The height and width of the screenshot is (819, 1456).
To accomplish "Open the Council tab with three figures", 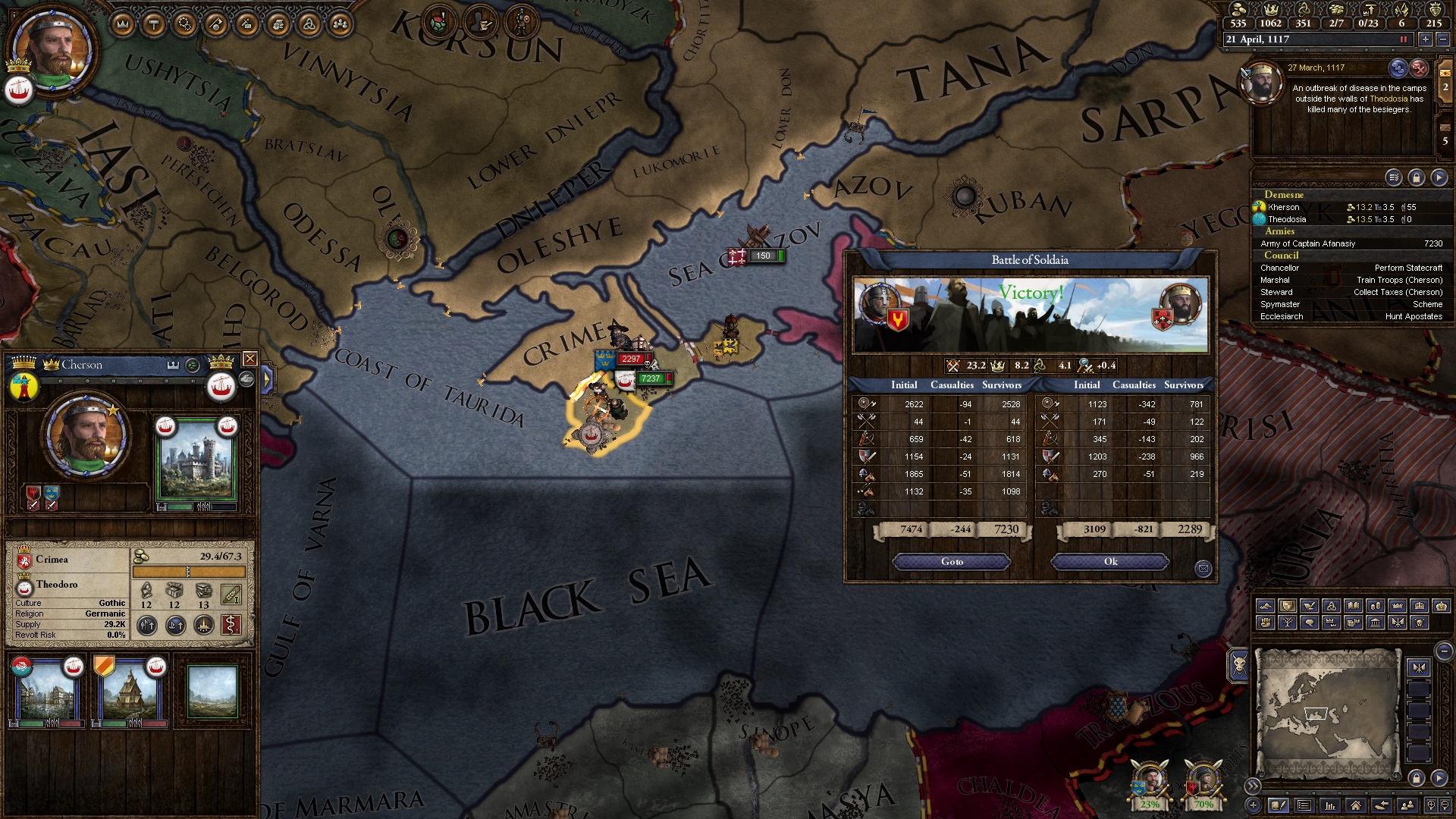I will pyautogui.click(x=340, y=25).
